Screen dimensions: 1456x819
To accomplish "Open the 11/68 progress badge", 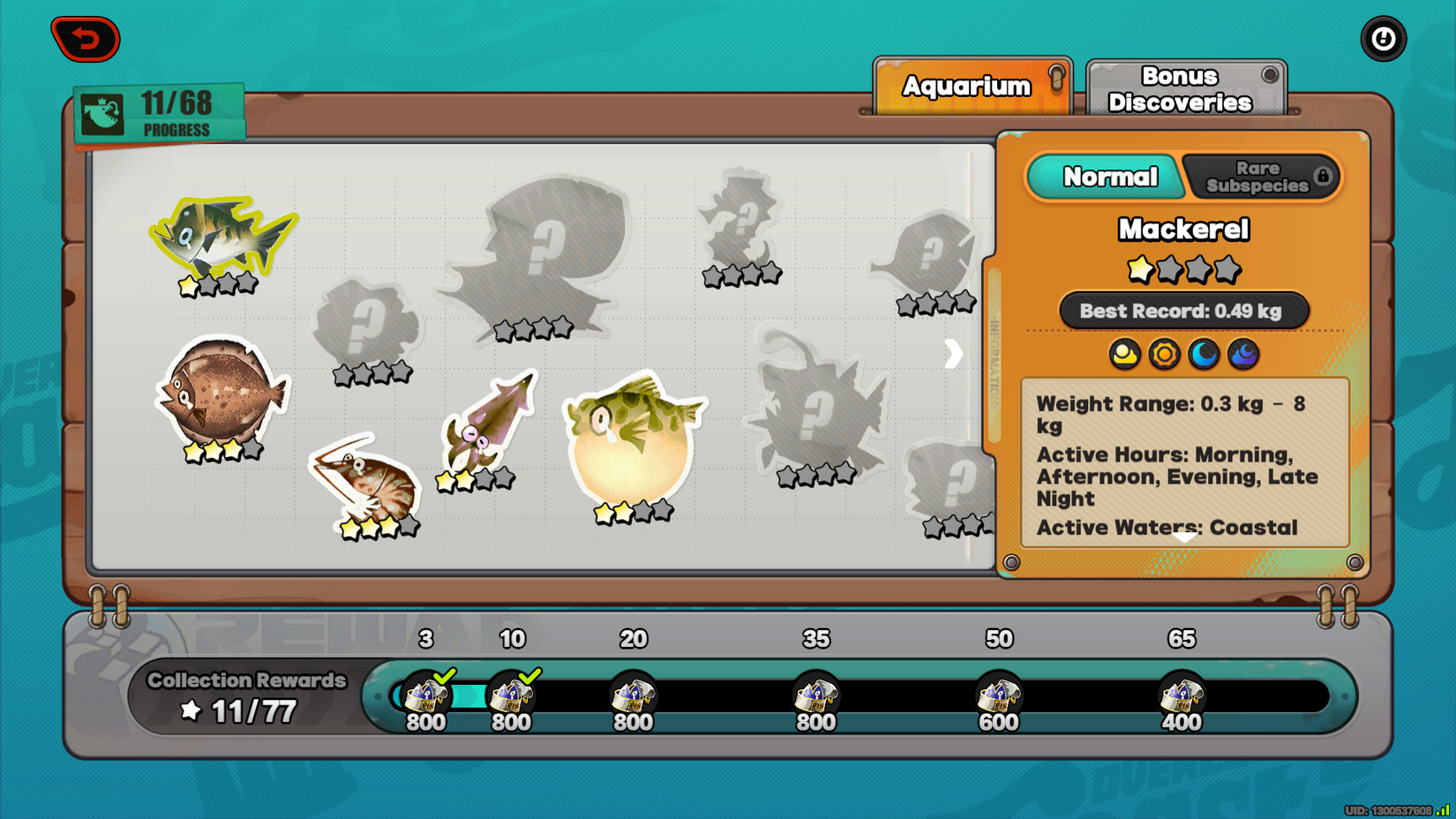I will 159,112.
